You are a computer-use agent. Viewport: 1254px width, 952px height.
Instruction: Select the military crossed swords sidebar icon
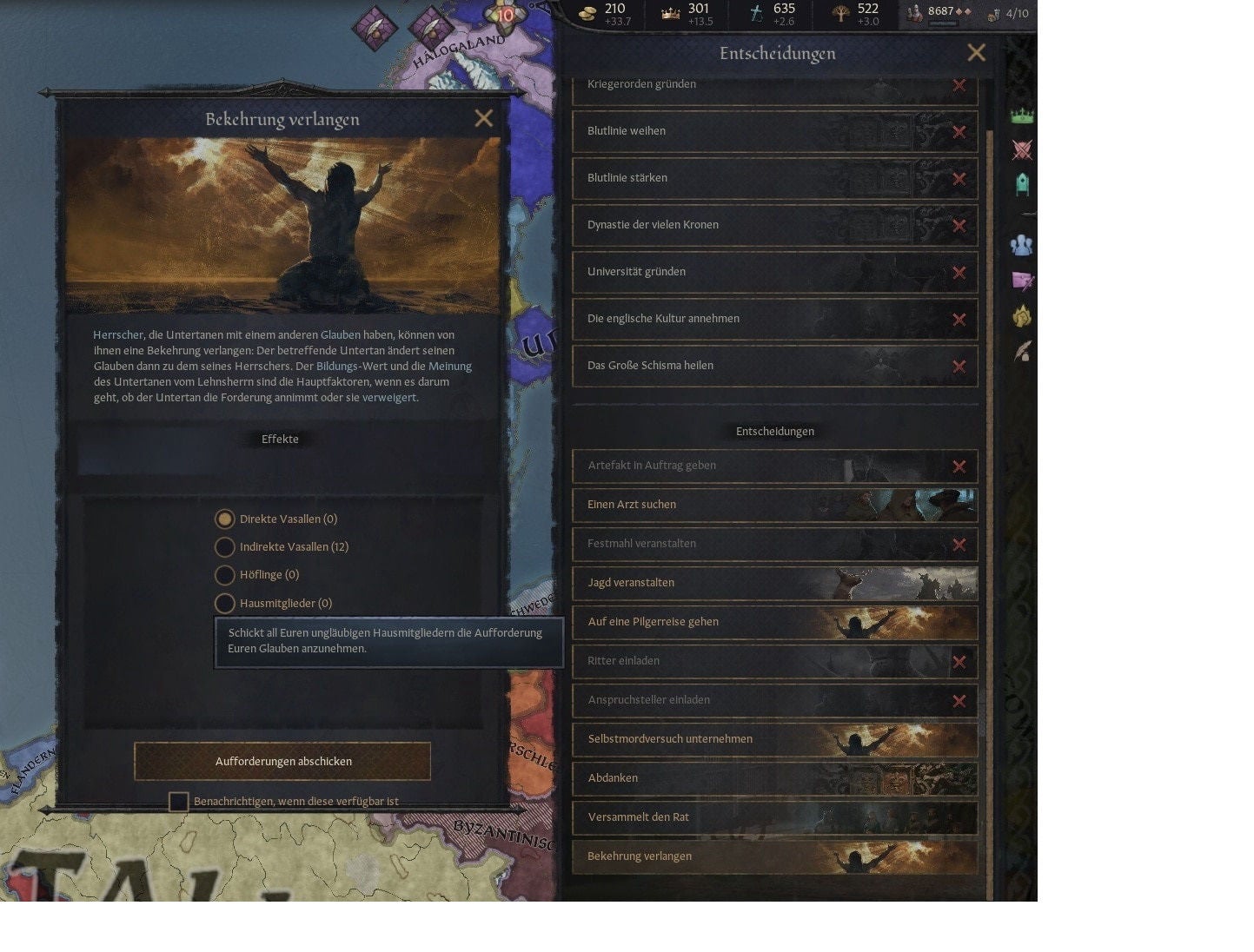1022,149
